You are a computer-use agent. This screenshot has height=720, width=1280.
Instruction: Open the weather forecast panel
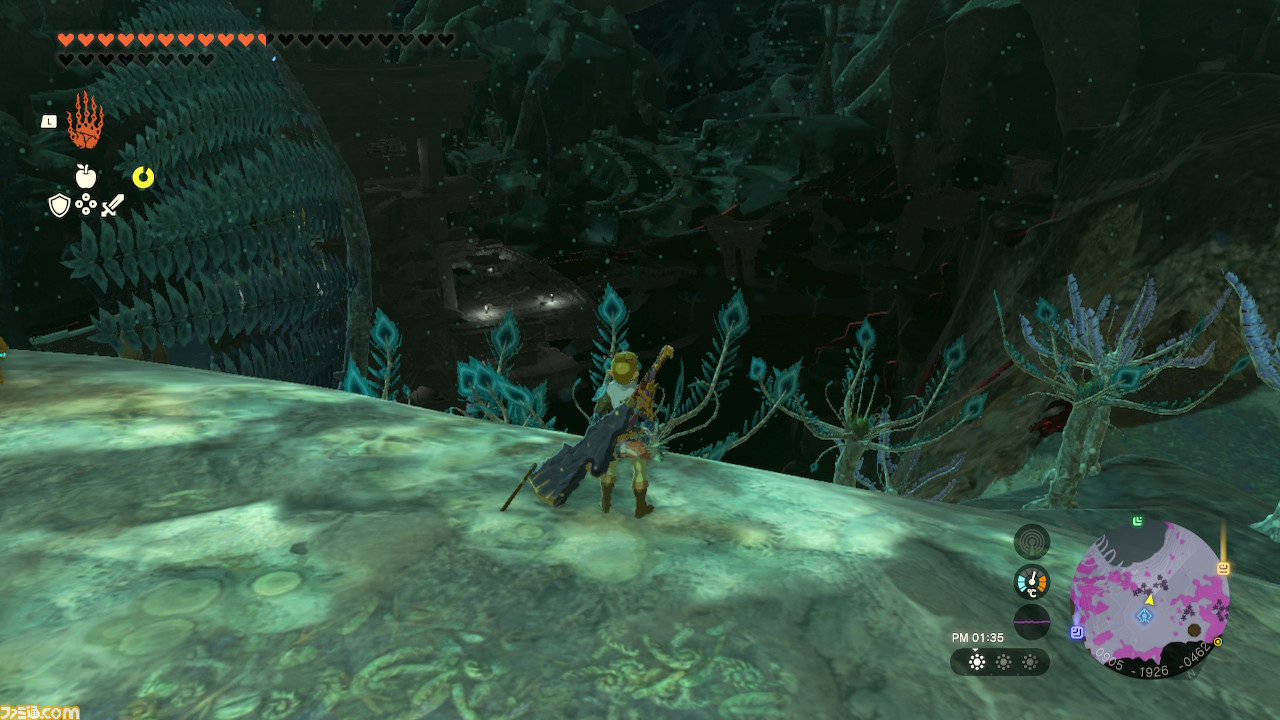click(999, 662)
